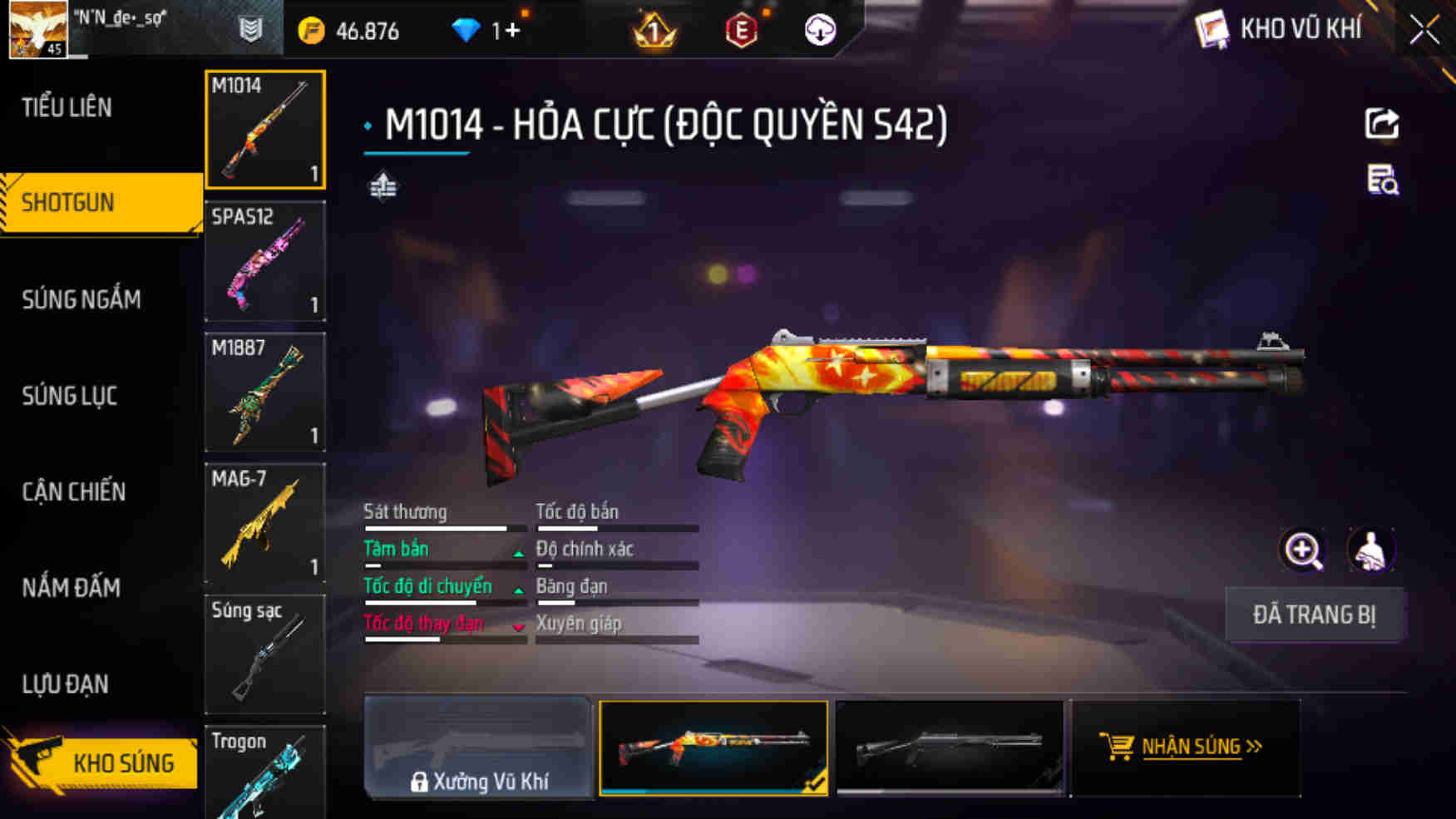Choose the NẮM ĐẤM category

[72, 588]
